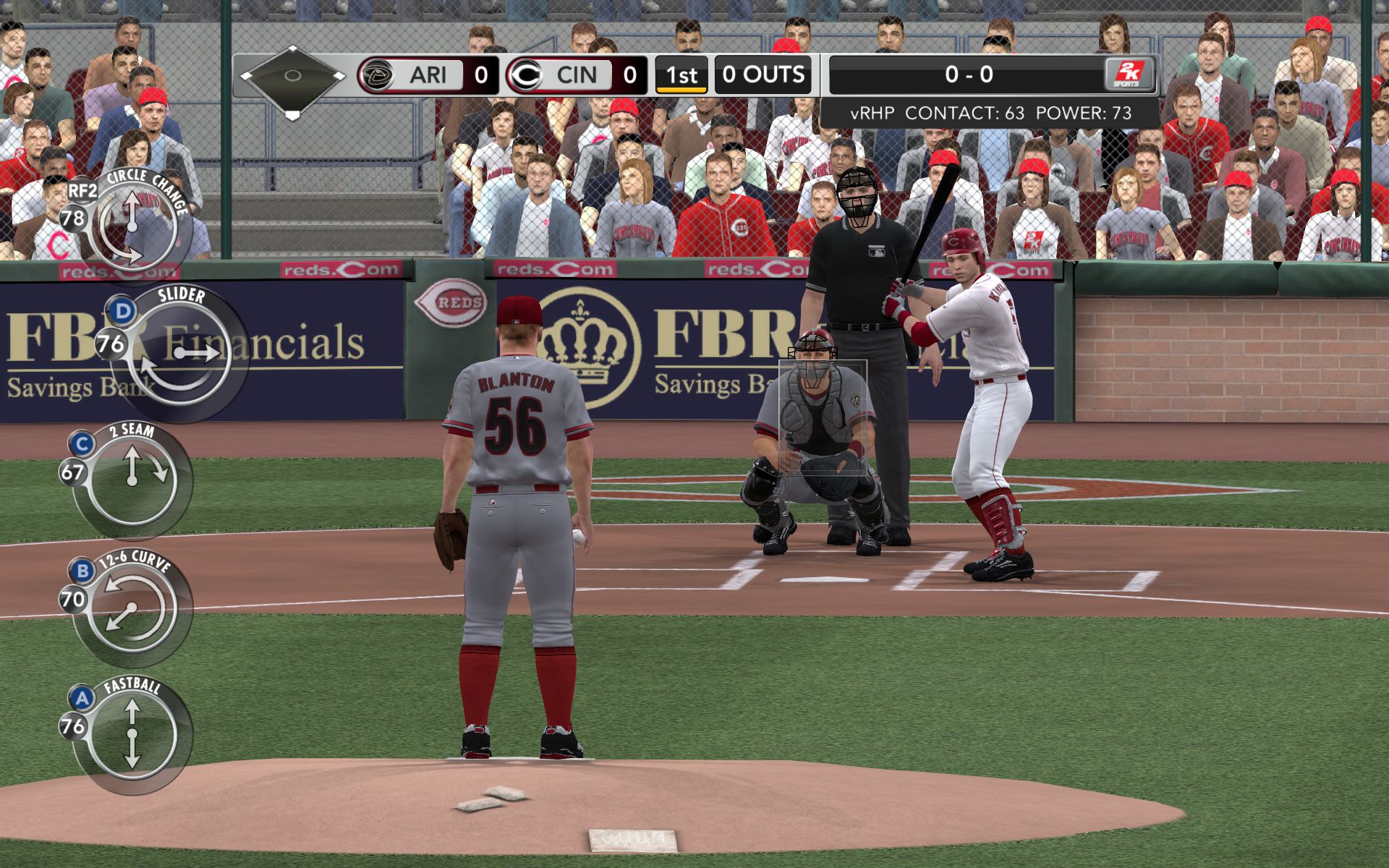Select the 12-6 Curve pitch

132,608
